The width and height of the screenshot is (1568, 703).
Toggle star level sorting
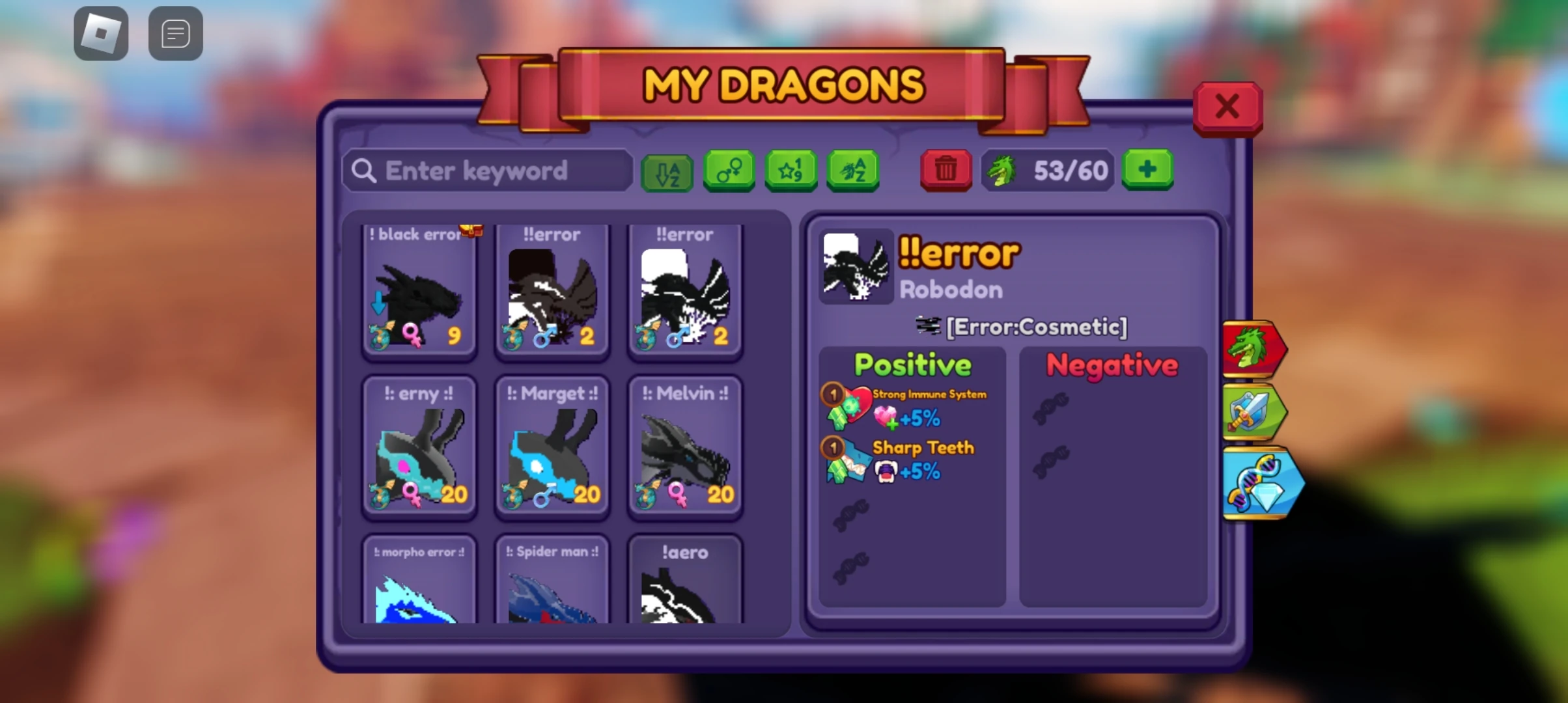pyautogui.click(x=791, y=170)
